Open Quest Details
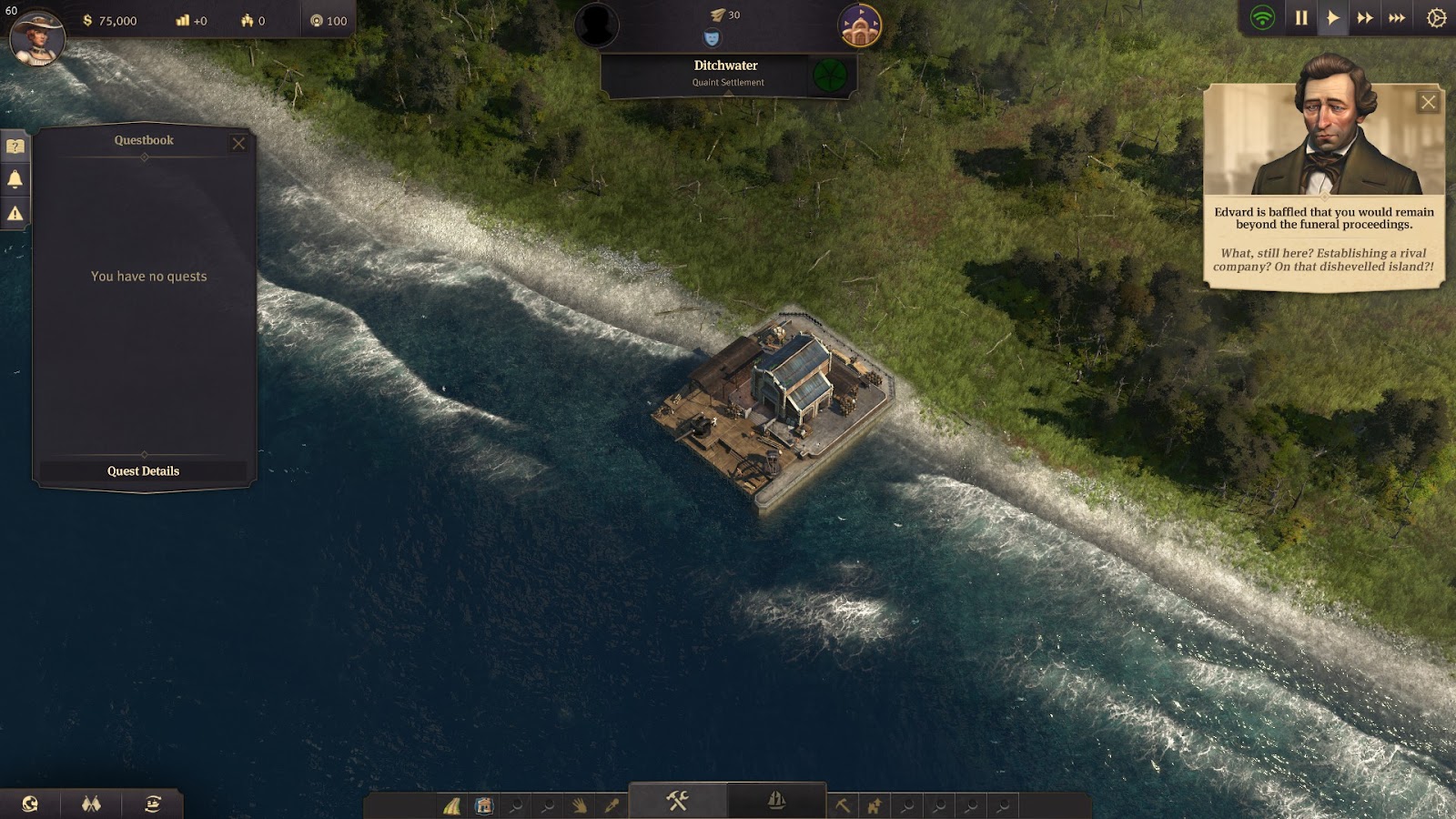The height and width of the screenshot is (819, 1456). [143, 471]
